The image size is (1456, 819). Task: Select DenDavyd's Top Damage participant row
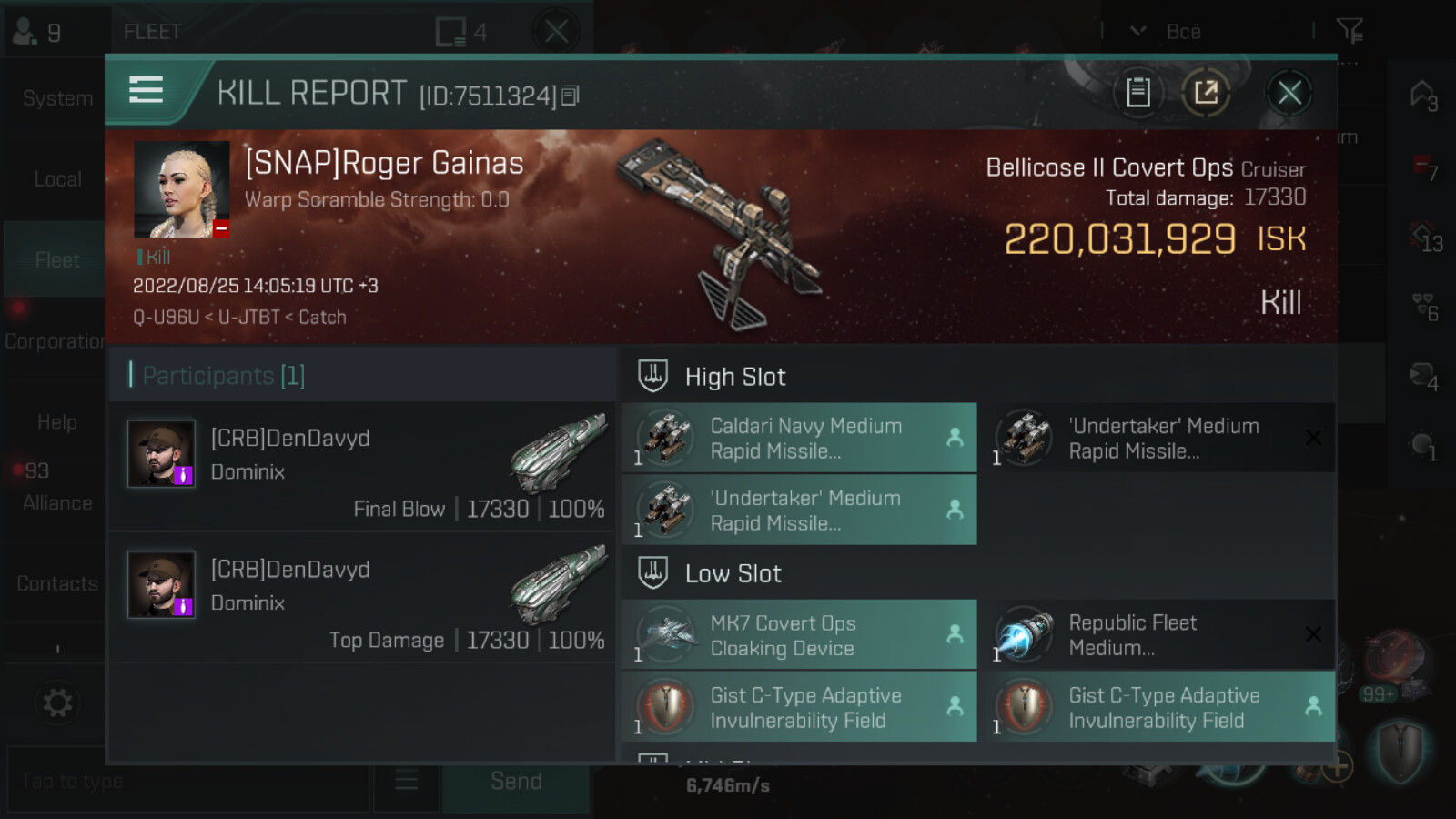click(362, 598)
